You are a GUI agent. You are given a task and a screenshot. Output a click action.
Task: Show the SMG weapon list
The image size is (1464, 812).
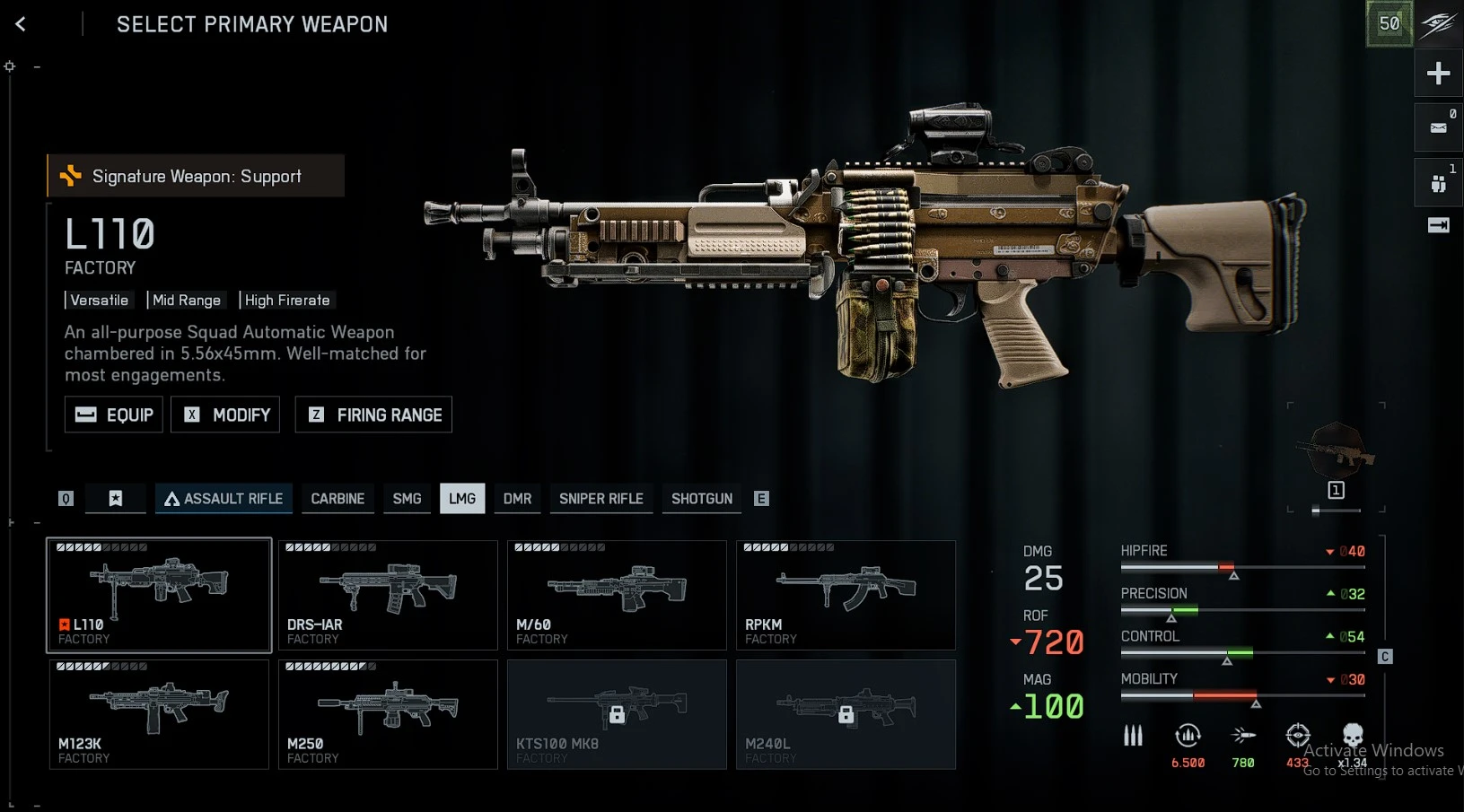(407, 499)
